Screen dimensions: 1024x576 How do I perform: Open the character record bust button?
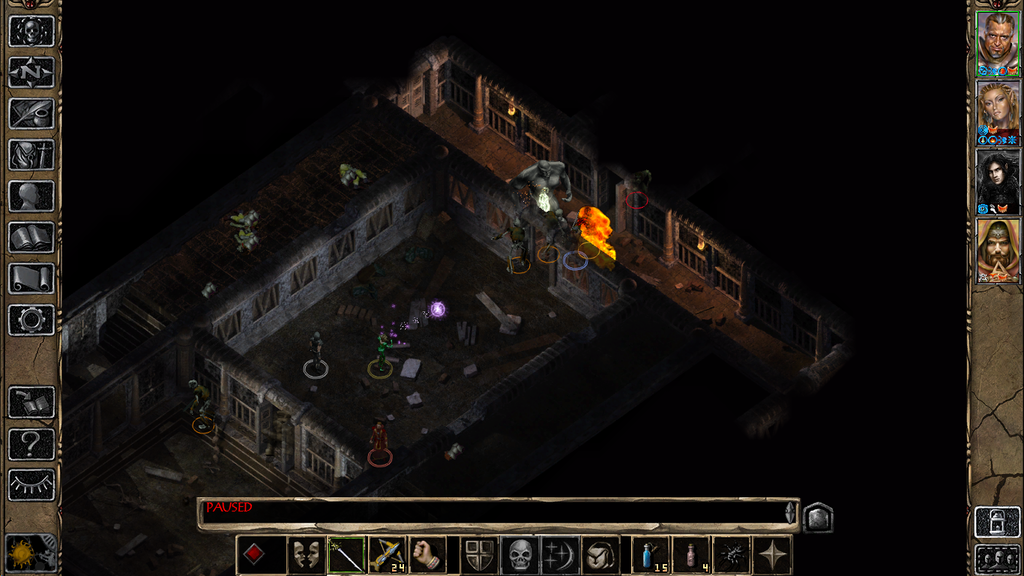coord(31,196)
